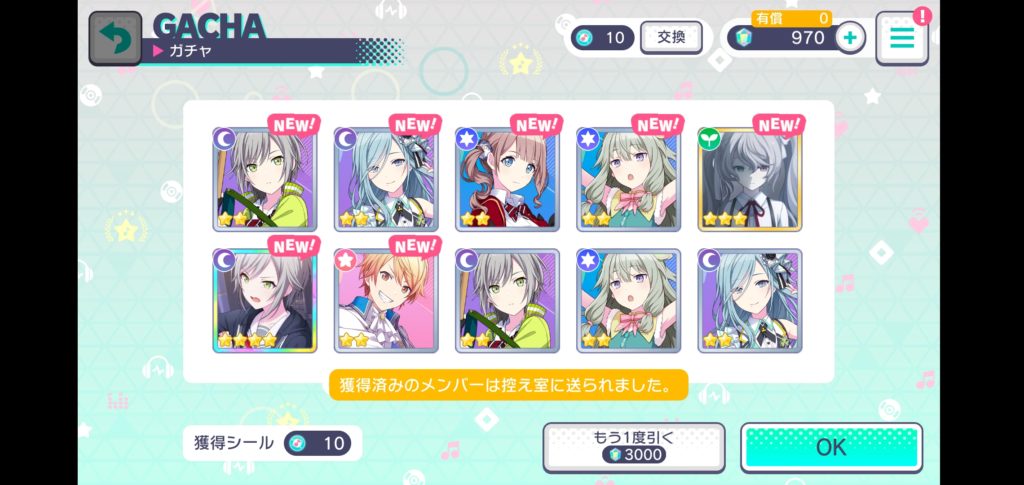Select the brown twin-tail girl card
This screenshot has width=1024, height=485.
point(507,178)
